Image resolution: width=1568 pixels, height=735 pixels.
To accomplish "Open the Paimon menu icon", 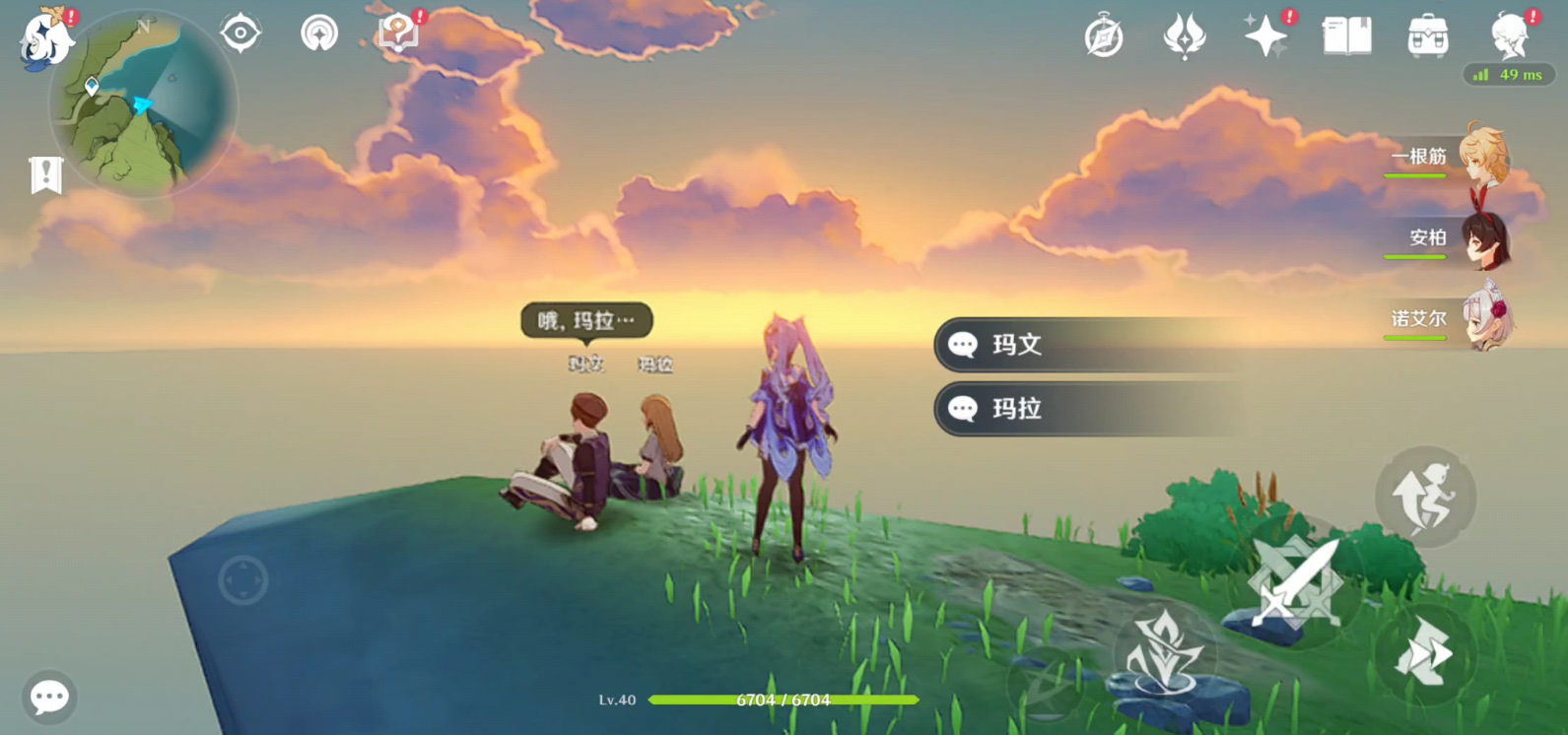I will coord(45,39).
